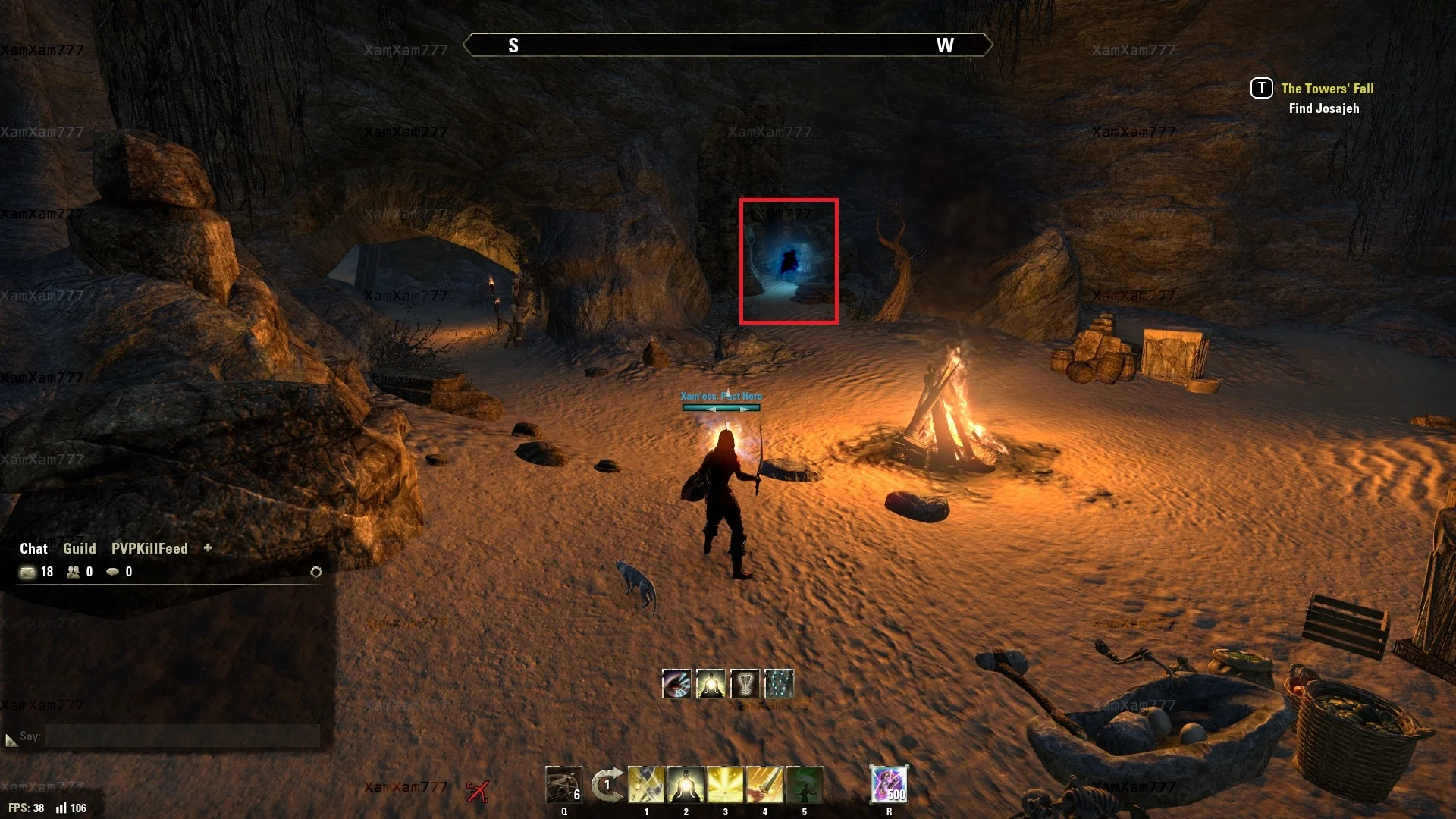Open the PVPKillFeed chat tab
Viewport: 1456px width, 819px height.
click(x=149, y=548)
